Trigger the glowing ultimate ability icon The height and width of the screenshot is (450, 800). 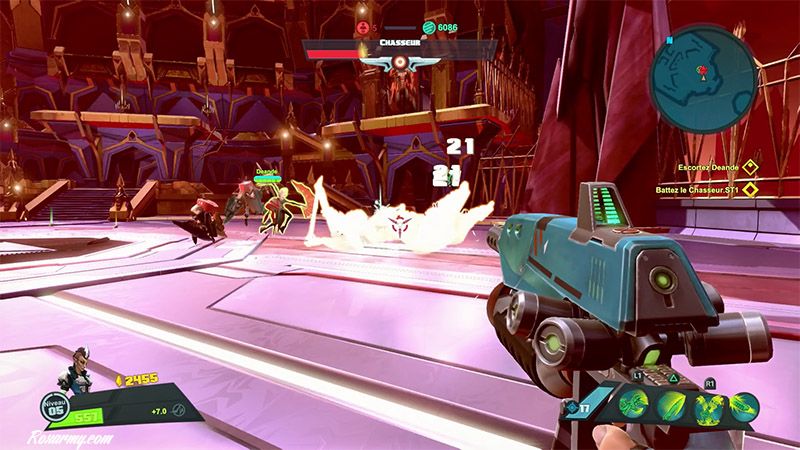point(708,404)
